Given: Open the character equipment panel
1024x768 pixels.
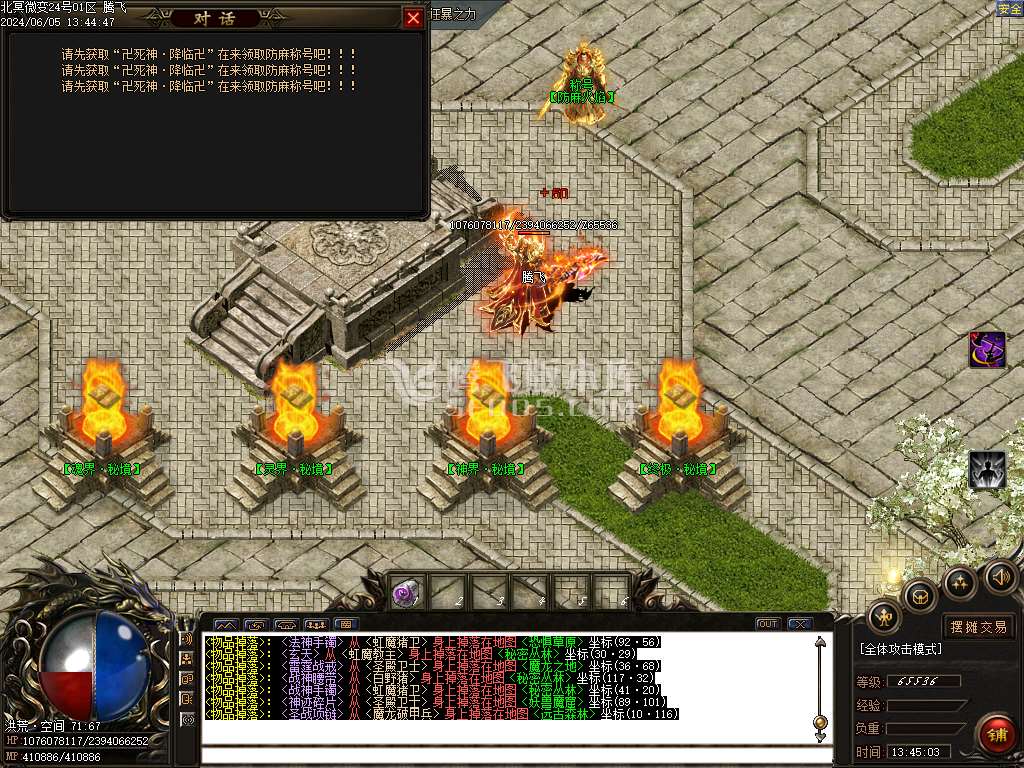Looking at the screenshot, I should pos(884,616).
